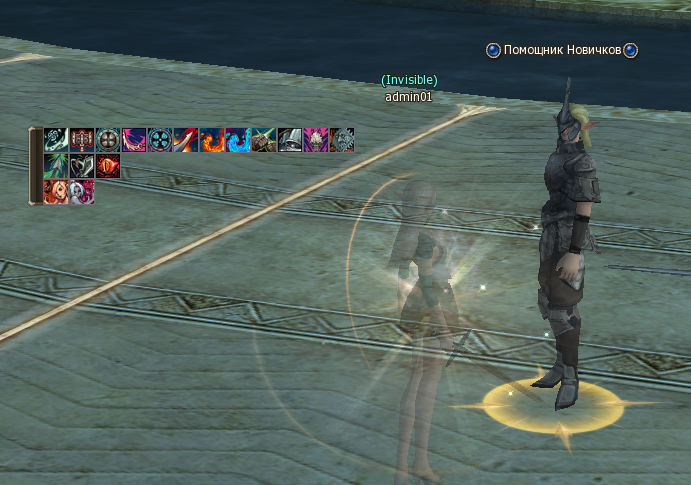Click the grey round shield buff icon
This screenshot has width=691, height=485.
click(x=108, y=140)
